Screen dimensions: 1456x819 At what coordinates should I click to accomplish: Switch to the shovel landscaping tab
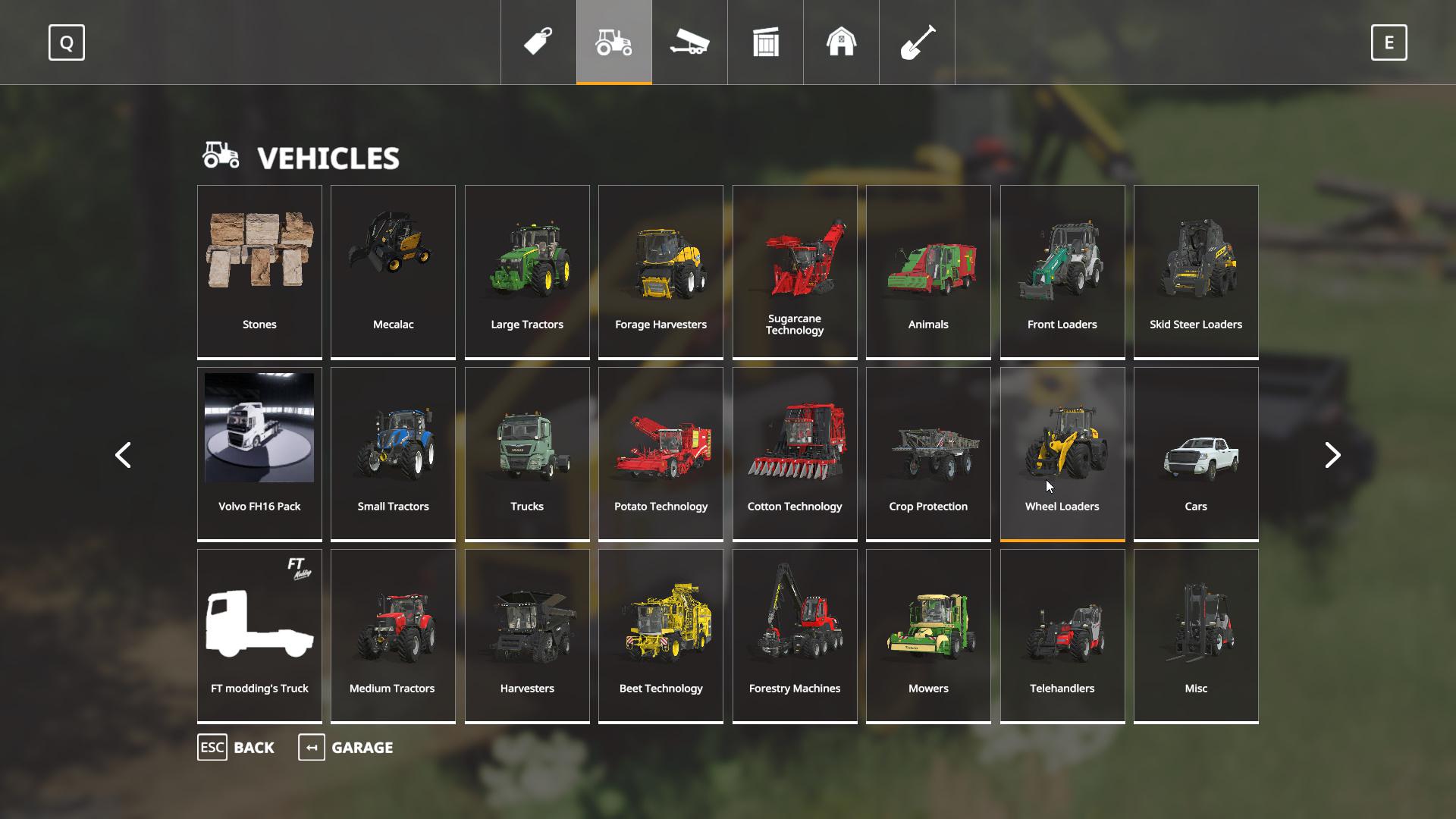917,42
